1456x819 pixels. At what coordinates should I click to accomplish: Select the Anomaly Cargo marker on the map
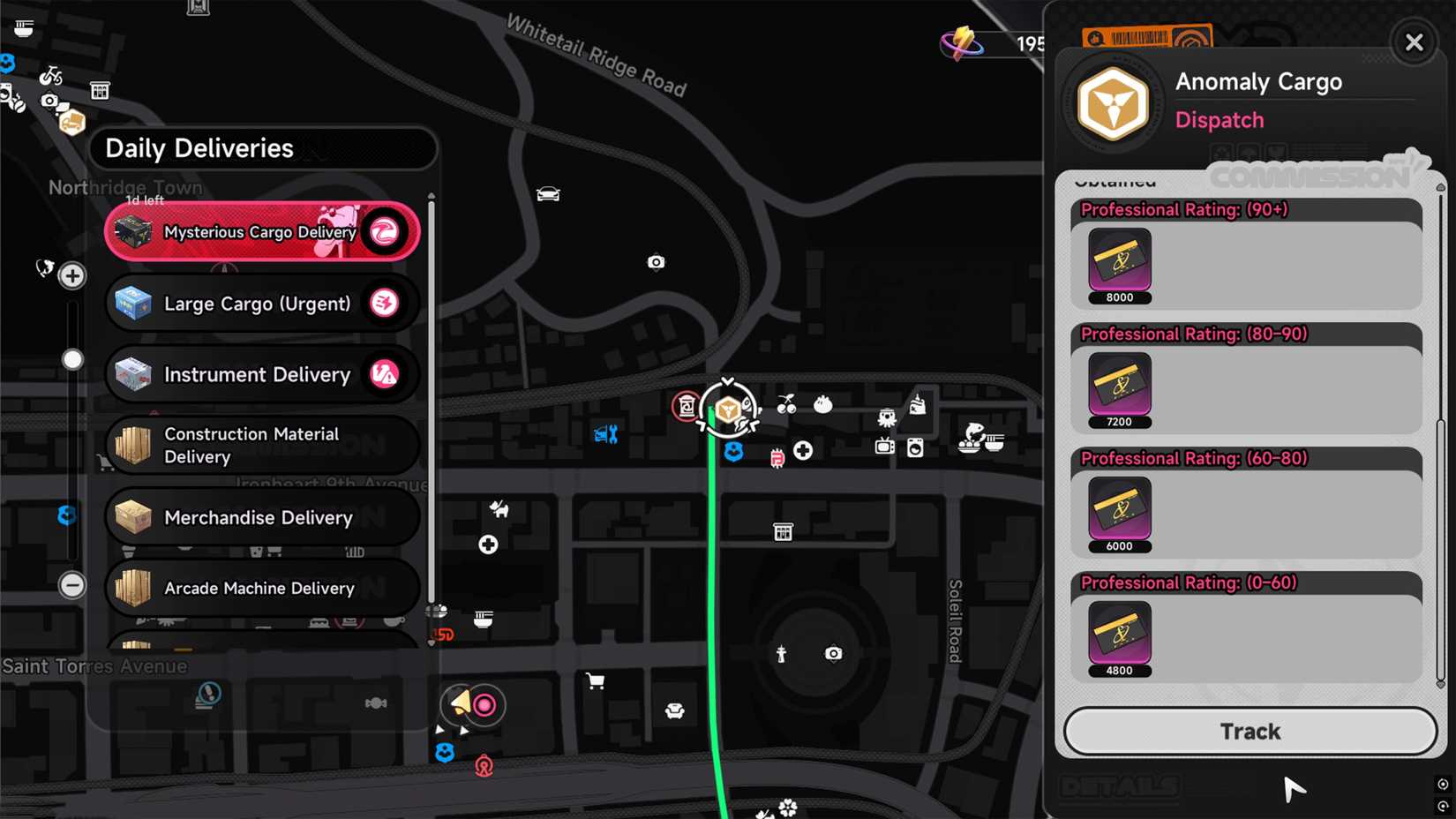726,409
